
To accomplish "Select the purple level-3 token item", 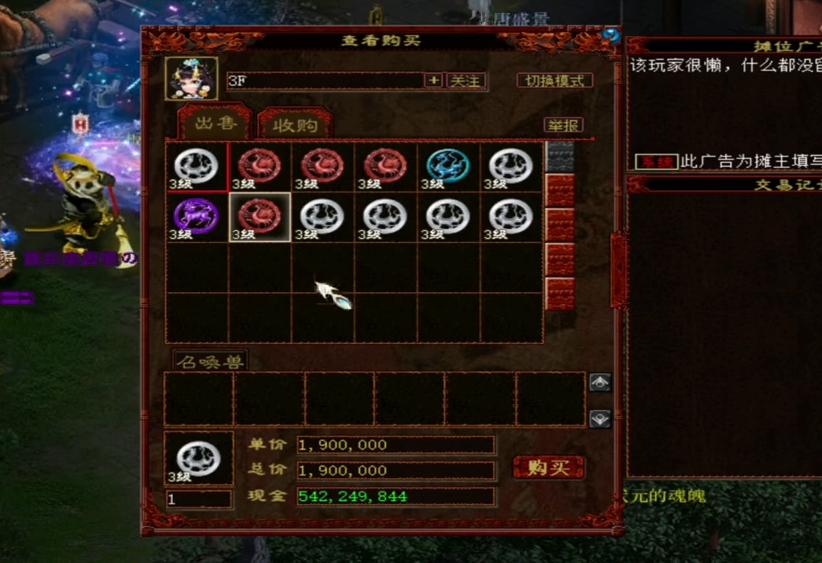I will [x=196, y=216].
